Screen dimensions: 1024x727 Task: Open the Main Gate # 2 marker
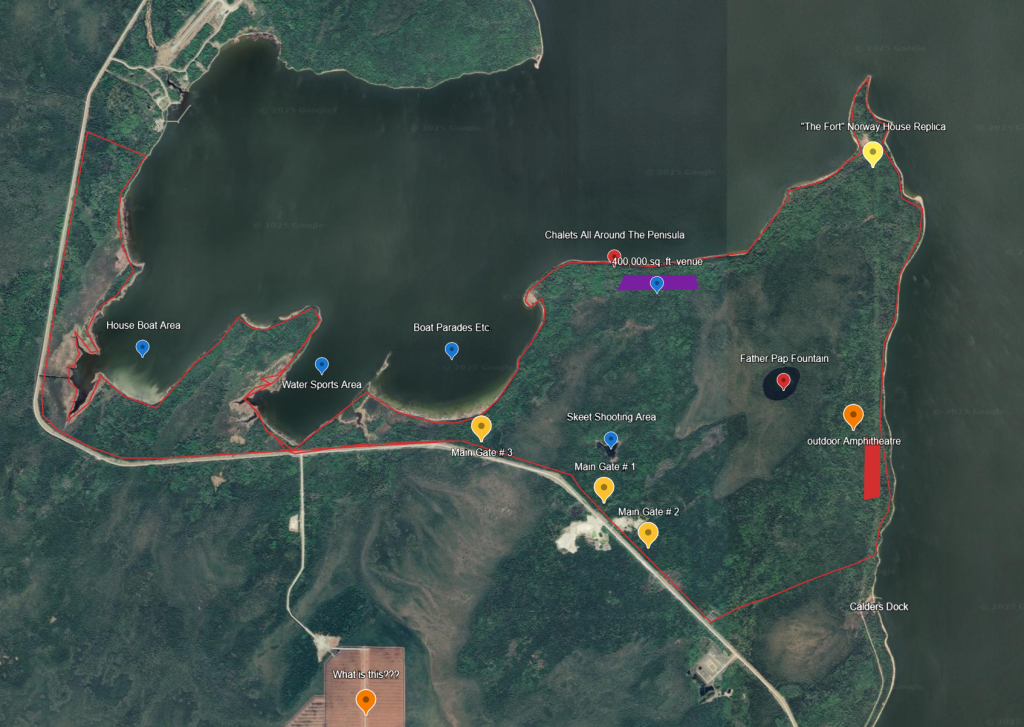[x=648, y=534]
